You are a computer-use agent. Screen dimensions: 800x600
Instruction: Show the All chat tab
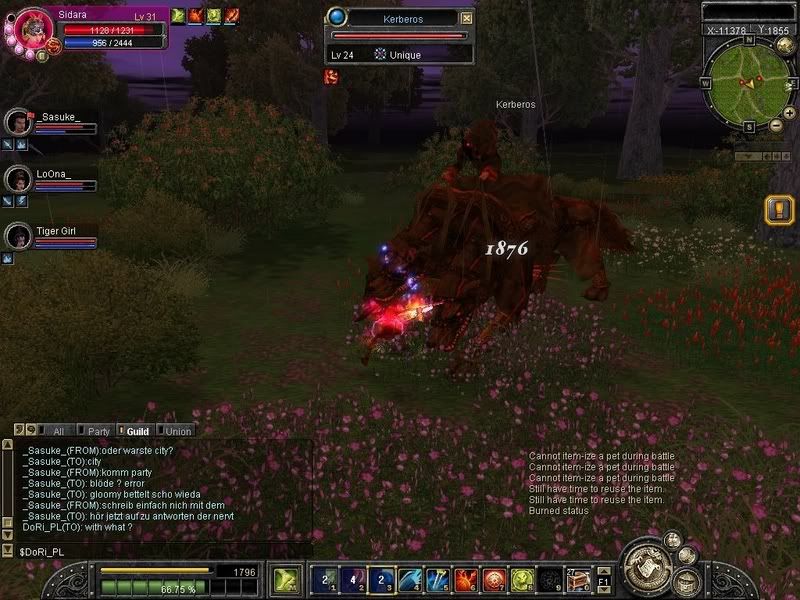tap(57, 431)
